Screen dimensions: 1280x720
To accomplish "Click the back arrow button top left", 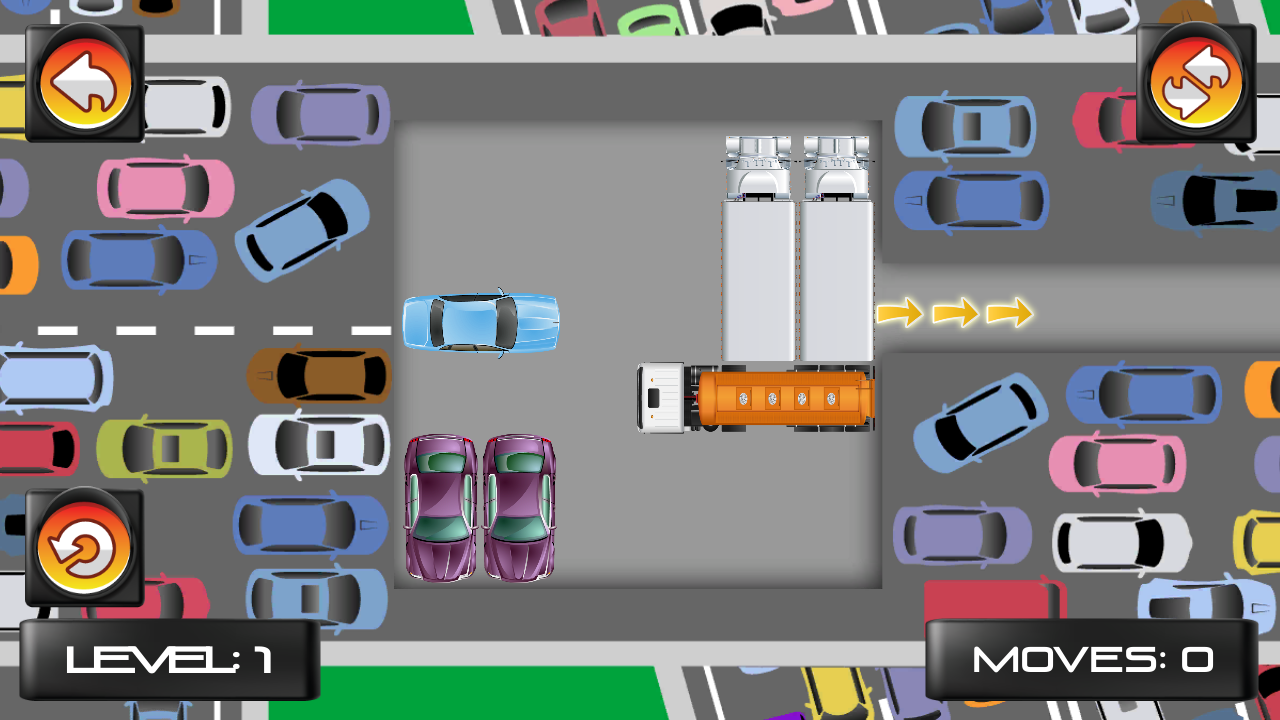I will pos(83,82).
